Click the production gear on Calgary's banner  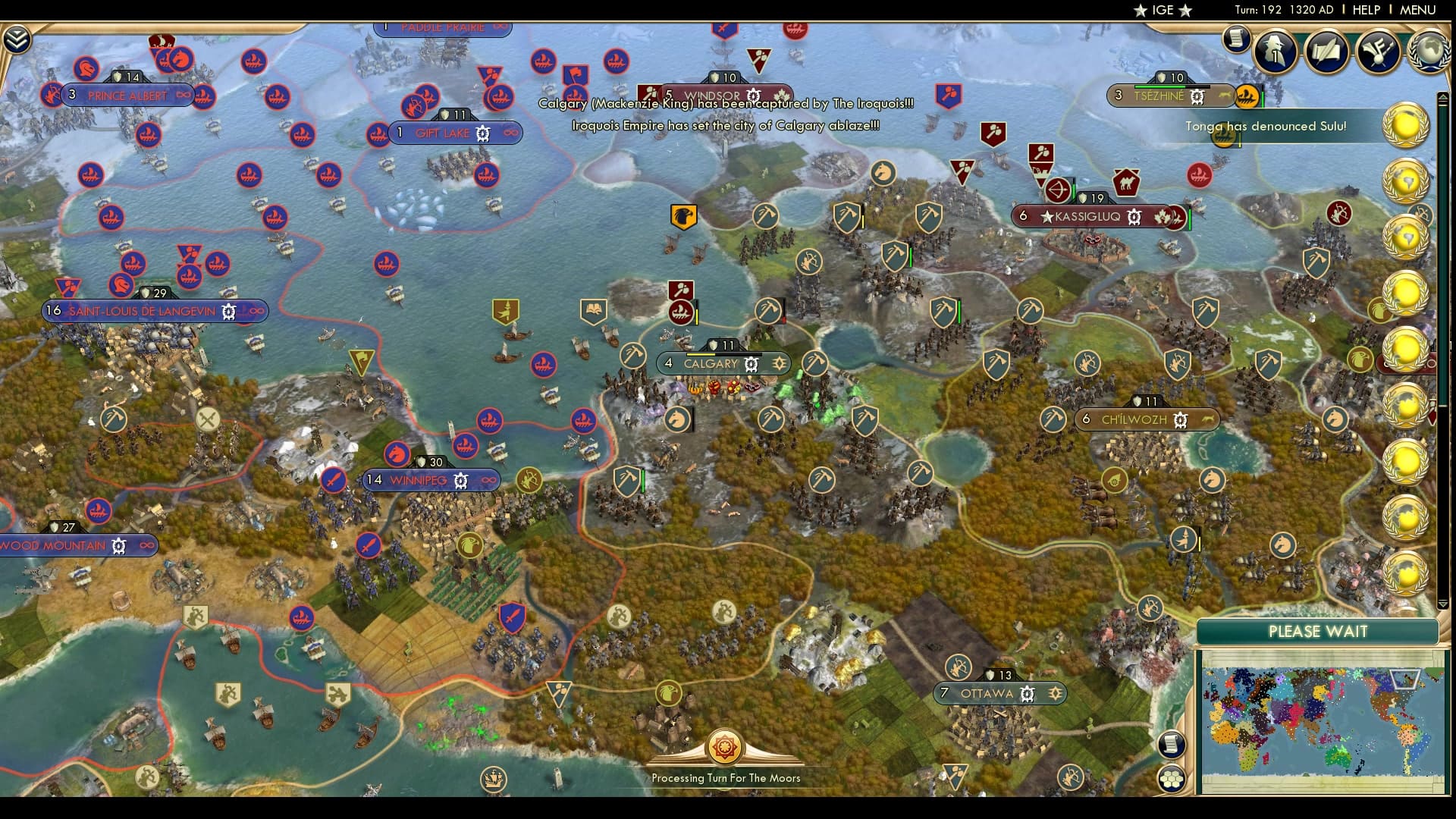coord(749,364)
